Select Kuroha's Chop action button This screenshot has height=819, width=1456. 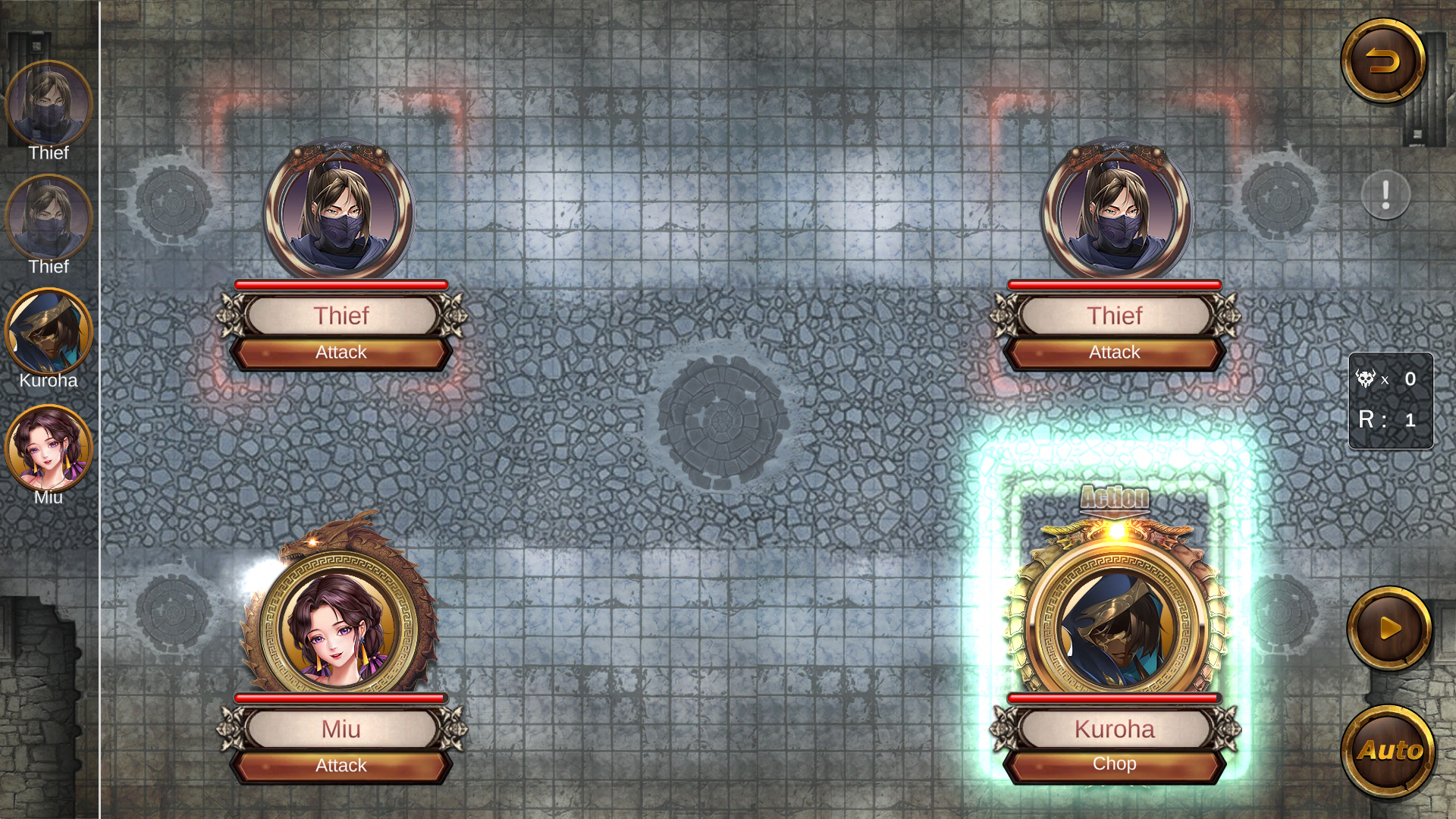(x=1114, y=764)
